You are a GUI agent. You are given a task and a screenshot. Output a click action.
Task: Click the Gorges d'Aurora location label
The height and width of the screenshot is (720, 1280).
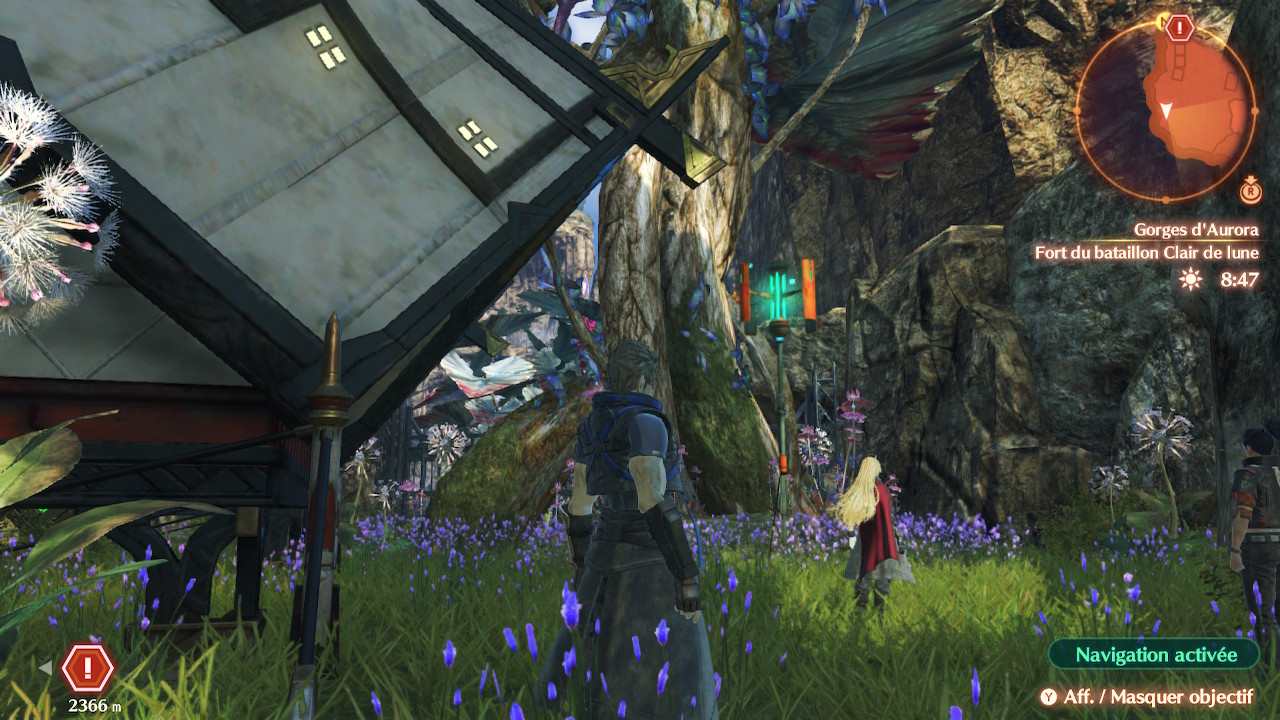coord(1195,230)
